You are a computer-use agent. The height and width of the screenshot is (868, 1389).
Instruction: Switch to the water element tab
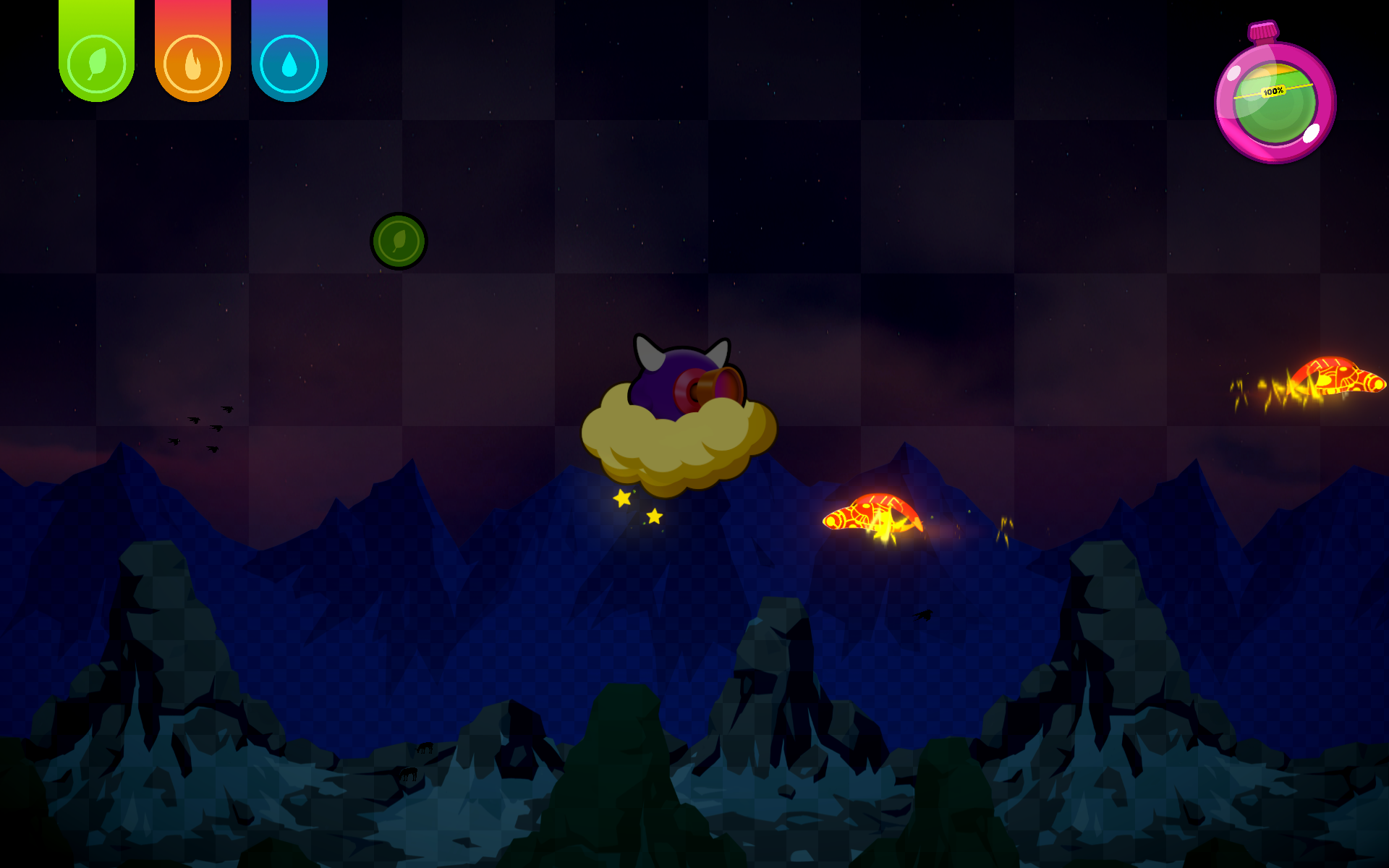[x=289, y=63]
